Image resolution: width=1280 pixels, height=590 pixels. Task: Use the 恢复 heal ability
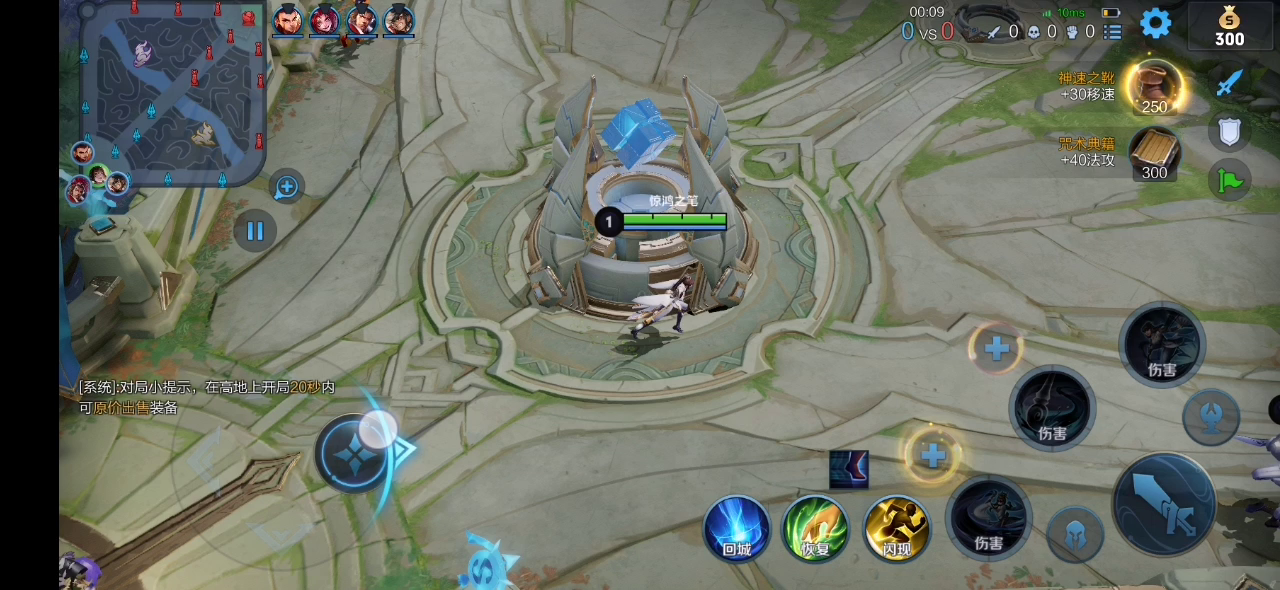click(815, 527)
